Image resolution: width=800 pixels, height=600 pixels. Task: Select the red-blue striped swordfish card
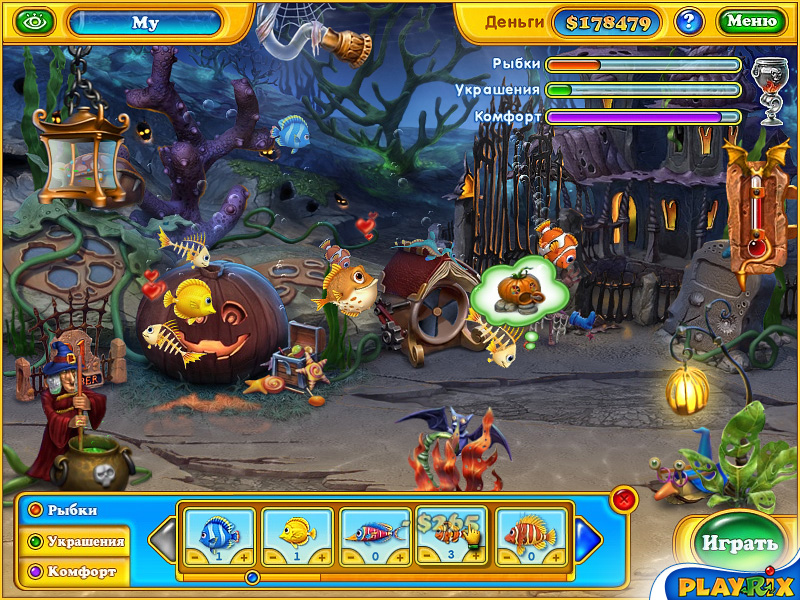(x=375, y=533)
